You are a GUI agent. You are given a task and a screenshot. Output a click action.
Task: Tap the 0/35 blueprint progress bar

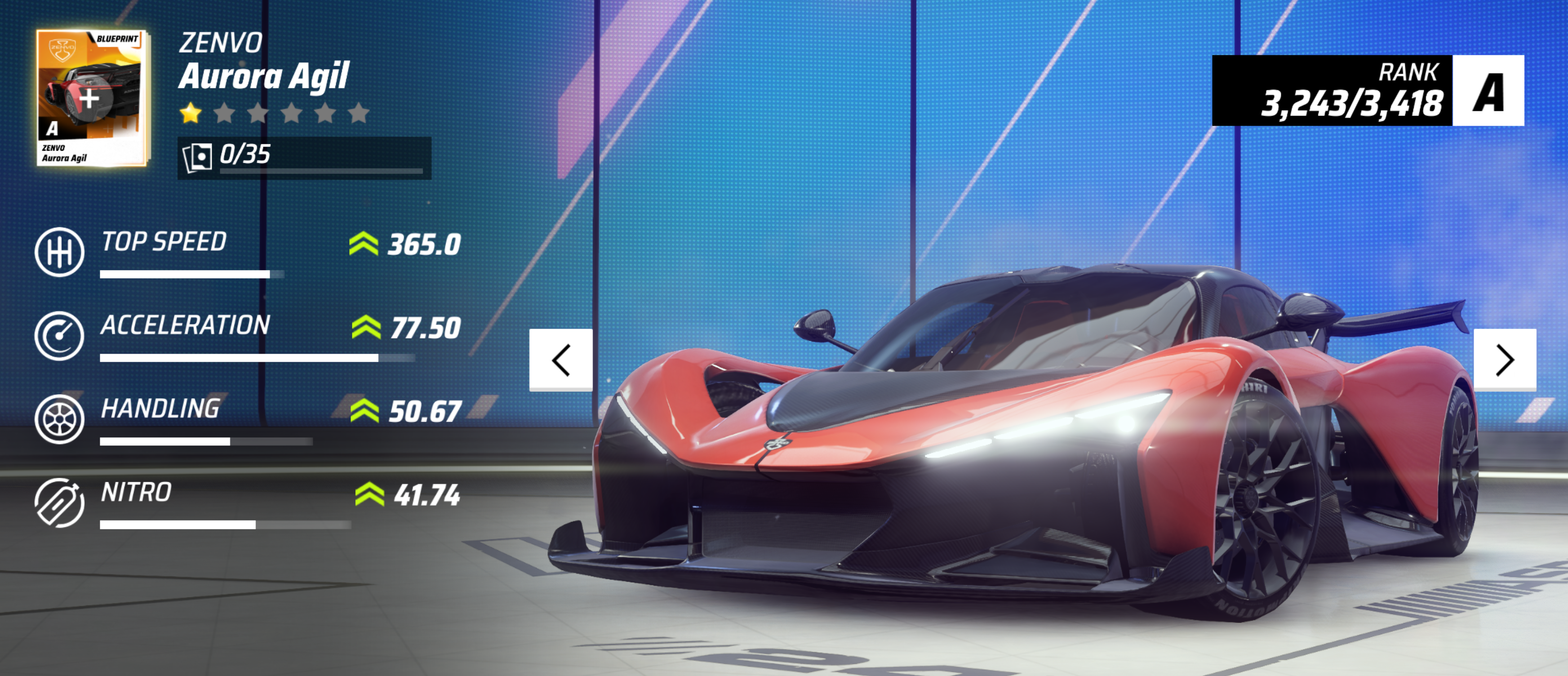304,158
